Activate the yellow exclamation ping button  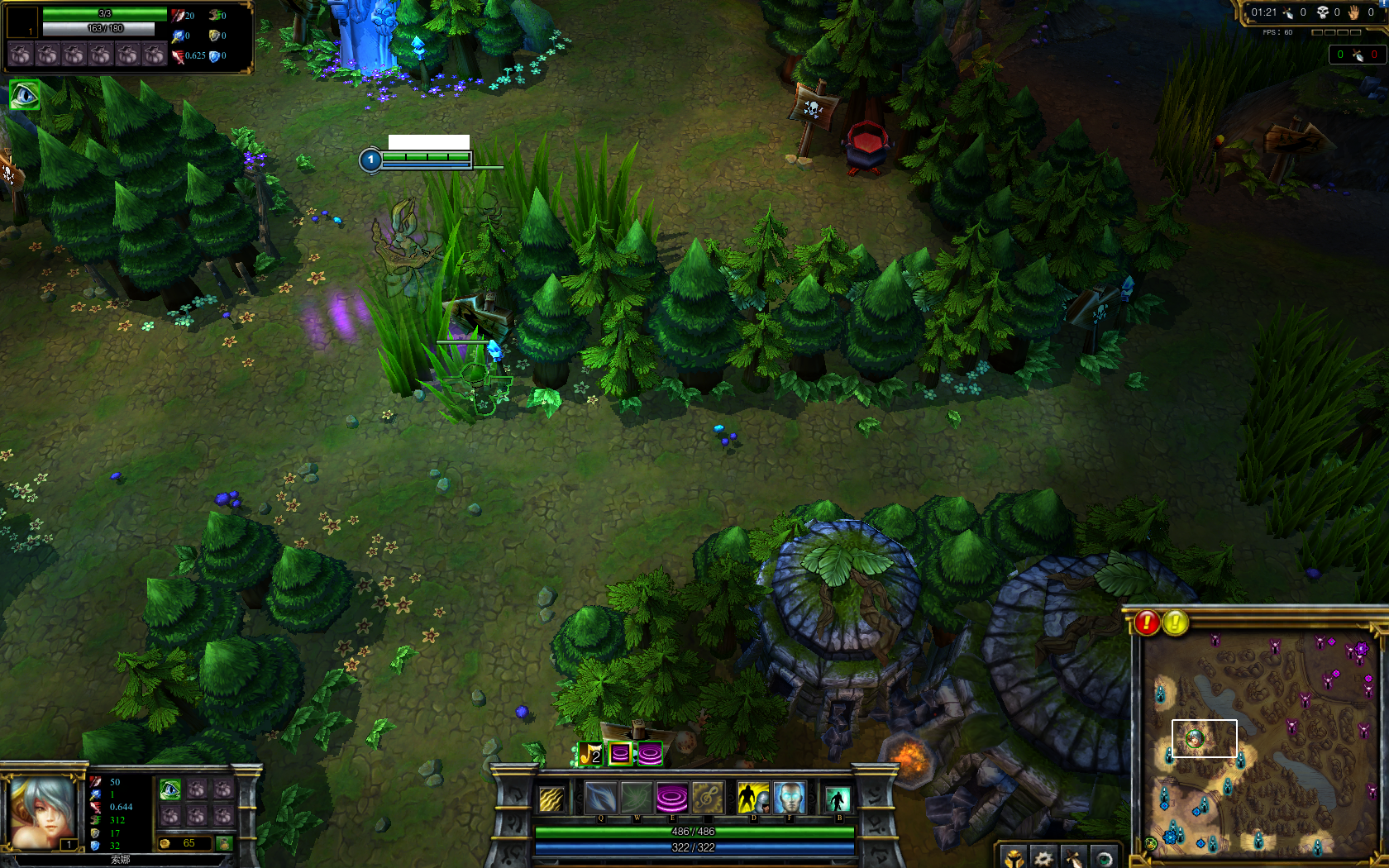click(x=1175, y=622)
